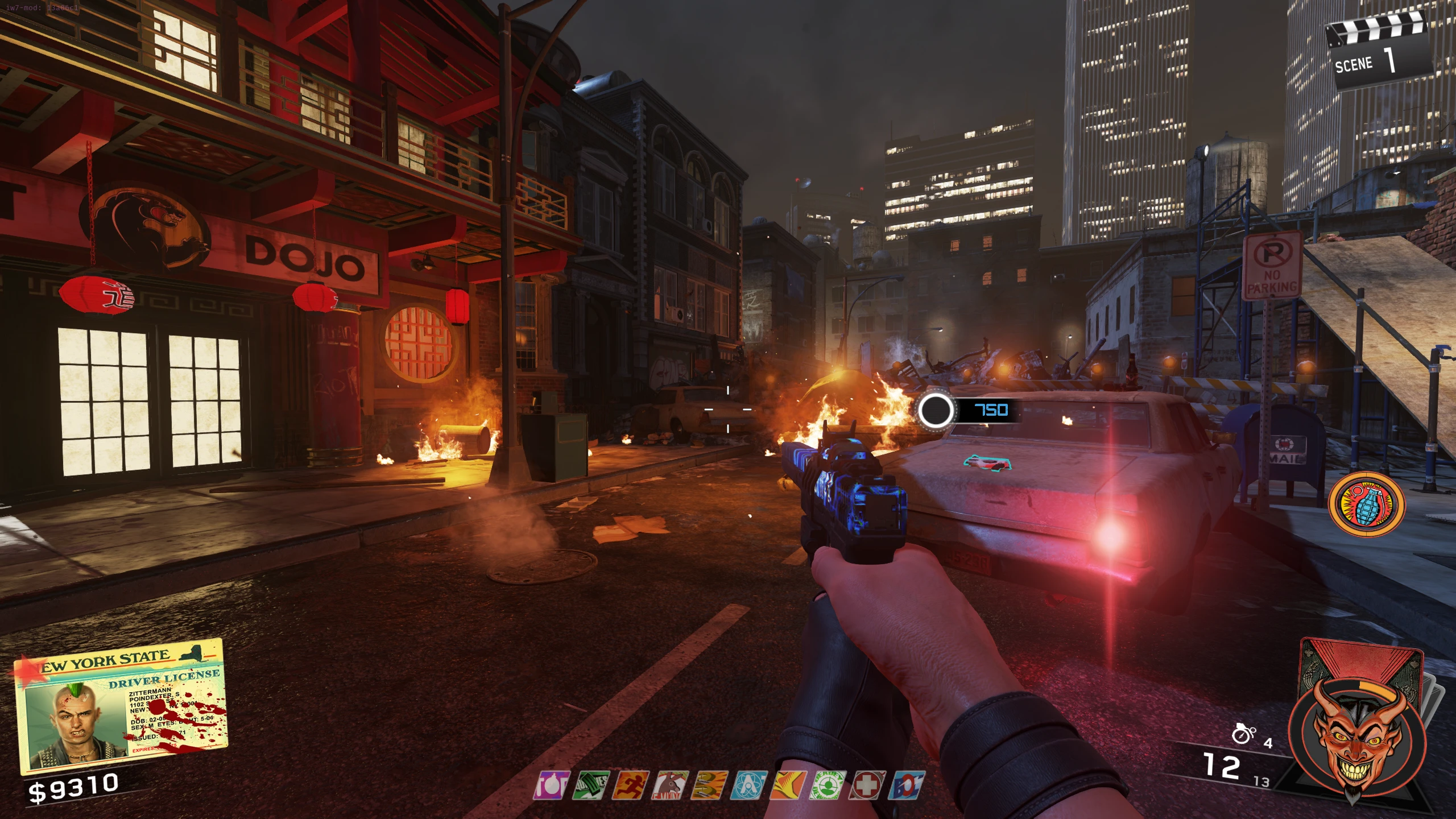This screenshot has height=819, width=1456.
Task: Choose the Racin' Stripes running man perk
Action: click(634, 785)
